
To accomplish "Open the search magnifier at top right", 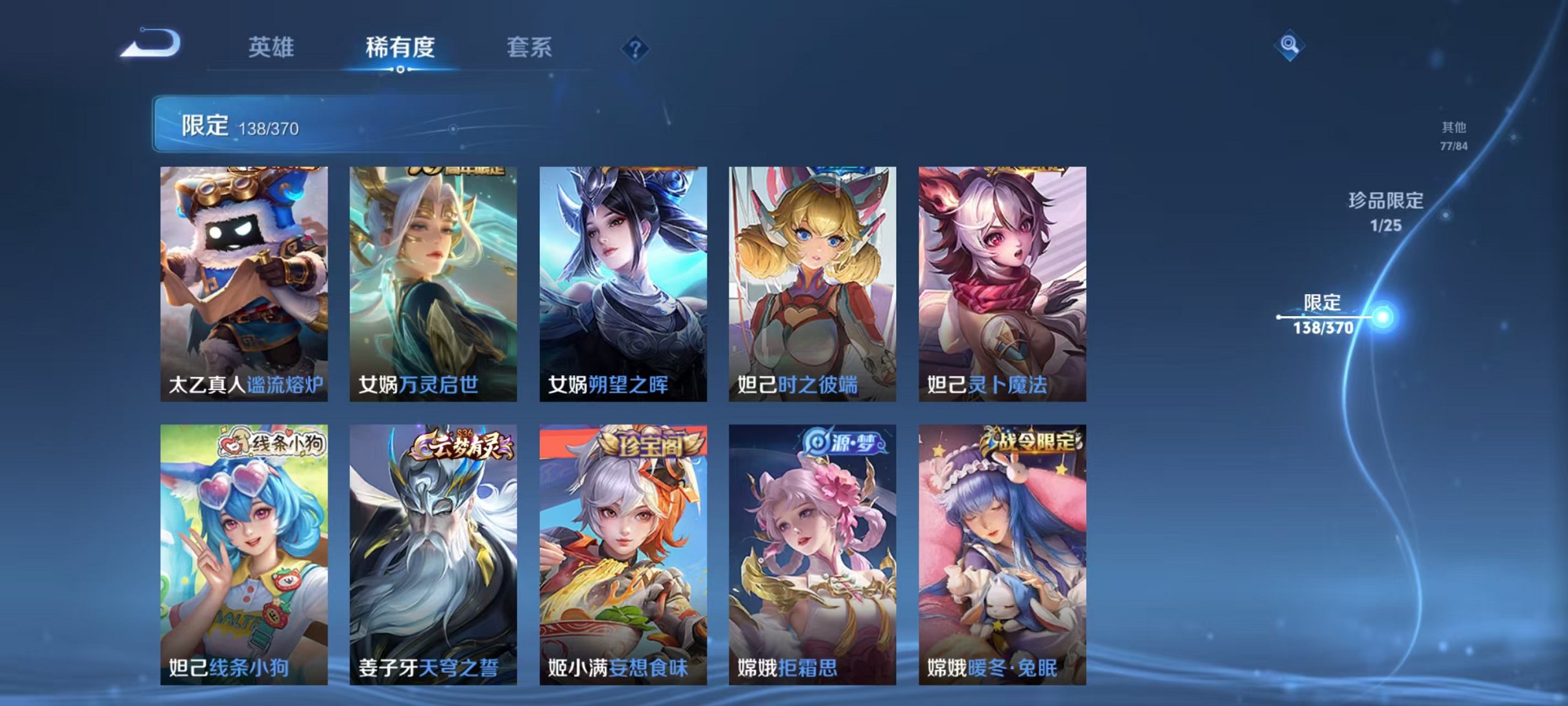I will point(1288,46).
